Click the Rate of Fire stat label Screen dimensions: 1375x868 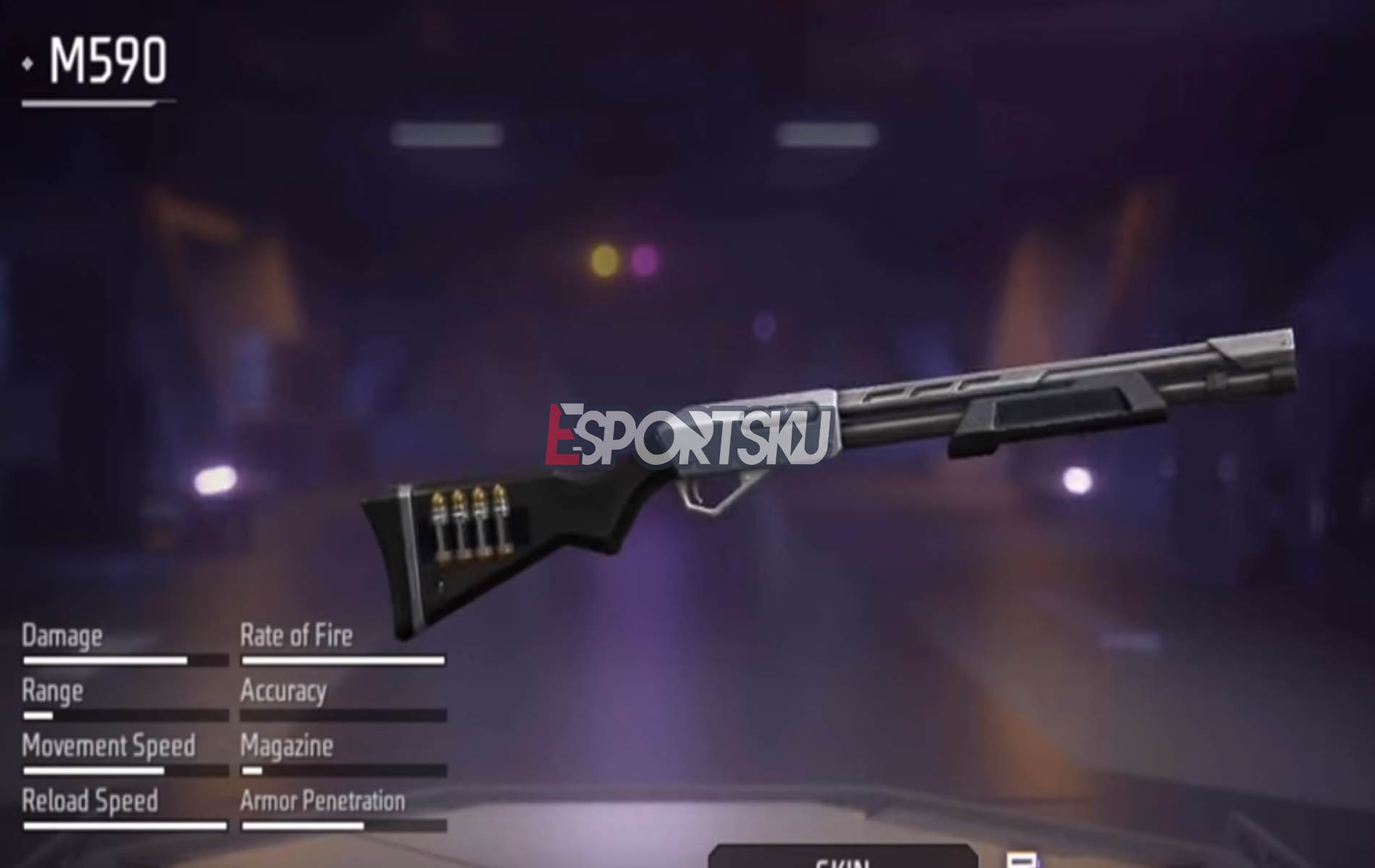click(x=295, y=637)
